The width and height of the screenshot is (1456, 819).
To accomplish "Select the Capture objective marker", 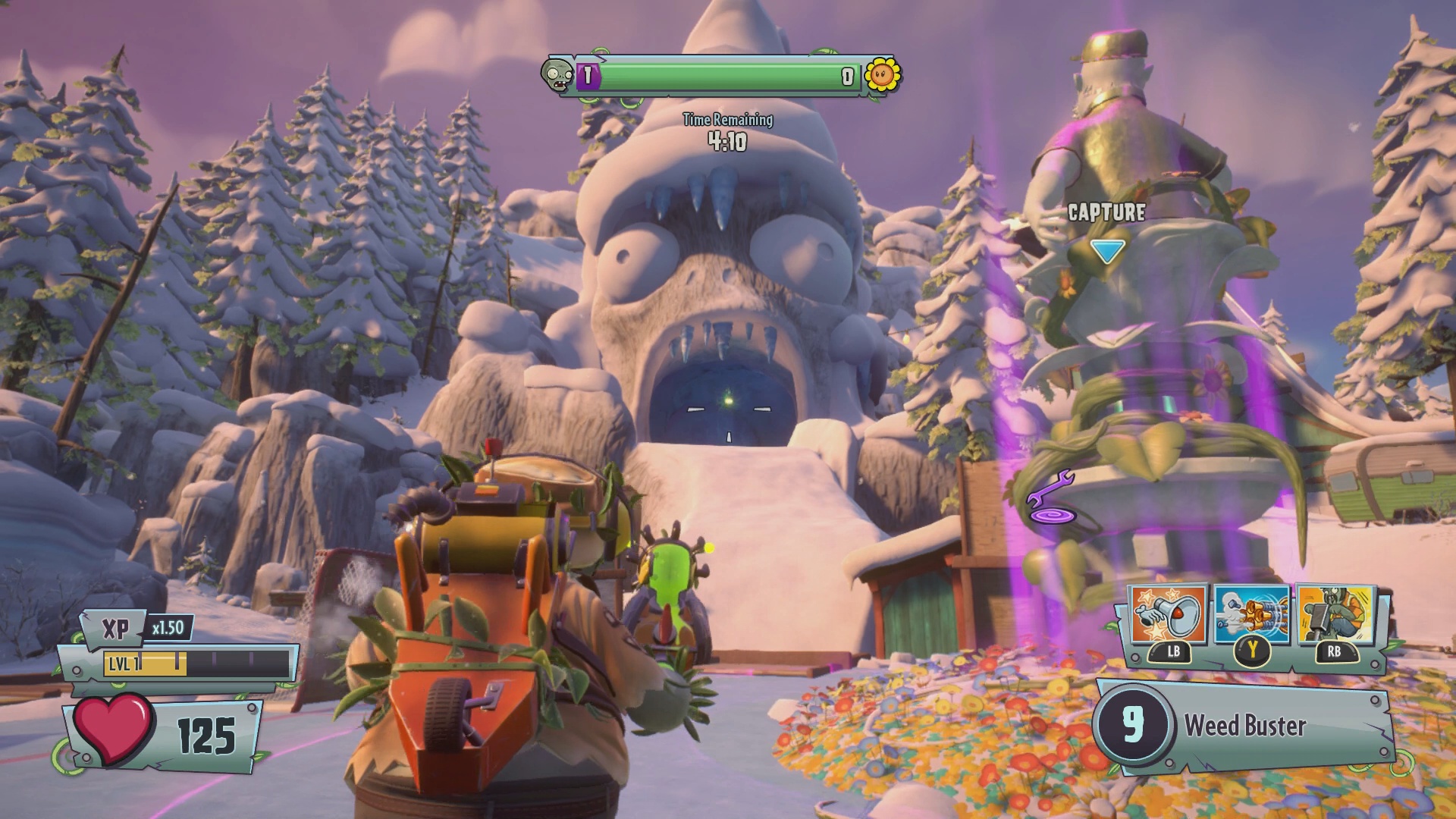I will point(1106,249).
